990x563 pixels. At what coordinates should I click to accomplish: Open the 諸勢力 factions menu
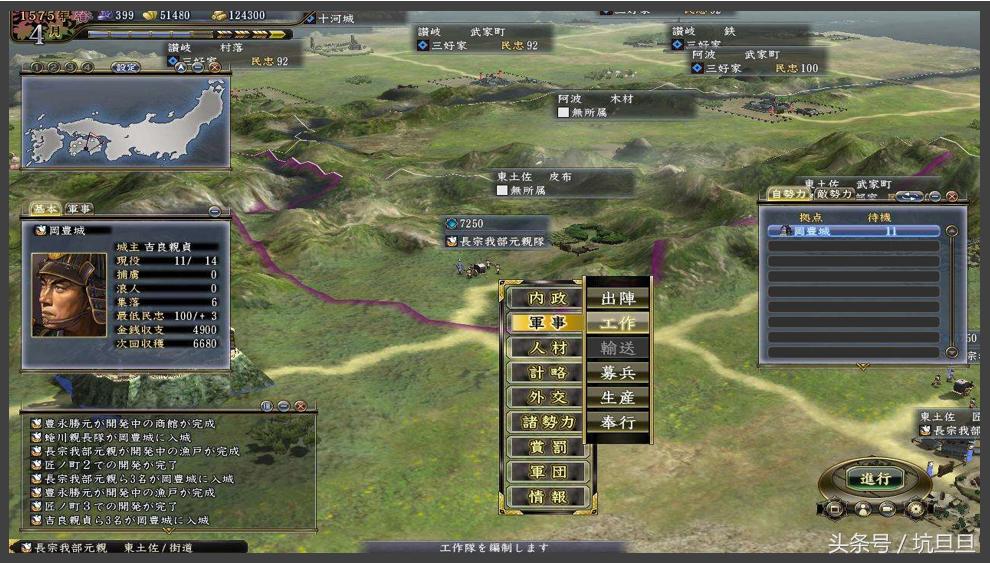[547, 422]
